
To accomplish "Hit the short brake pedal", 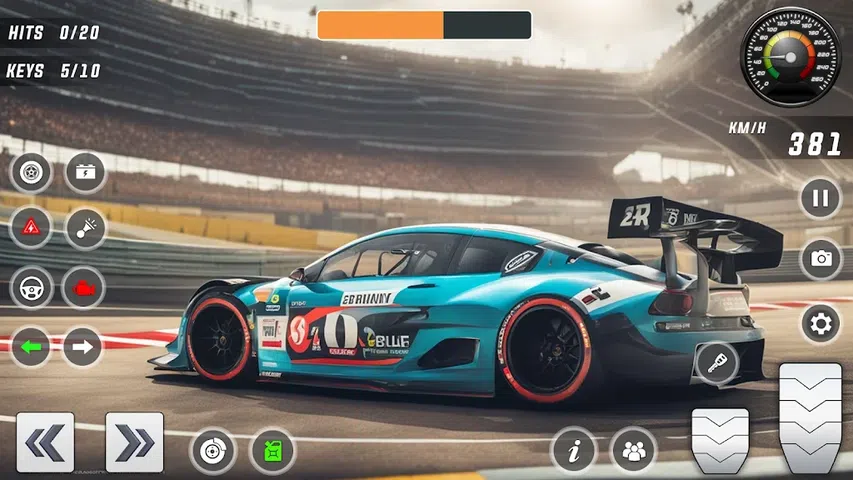I will [x=720, y=439].
